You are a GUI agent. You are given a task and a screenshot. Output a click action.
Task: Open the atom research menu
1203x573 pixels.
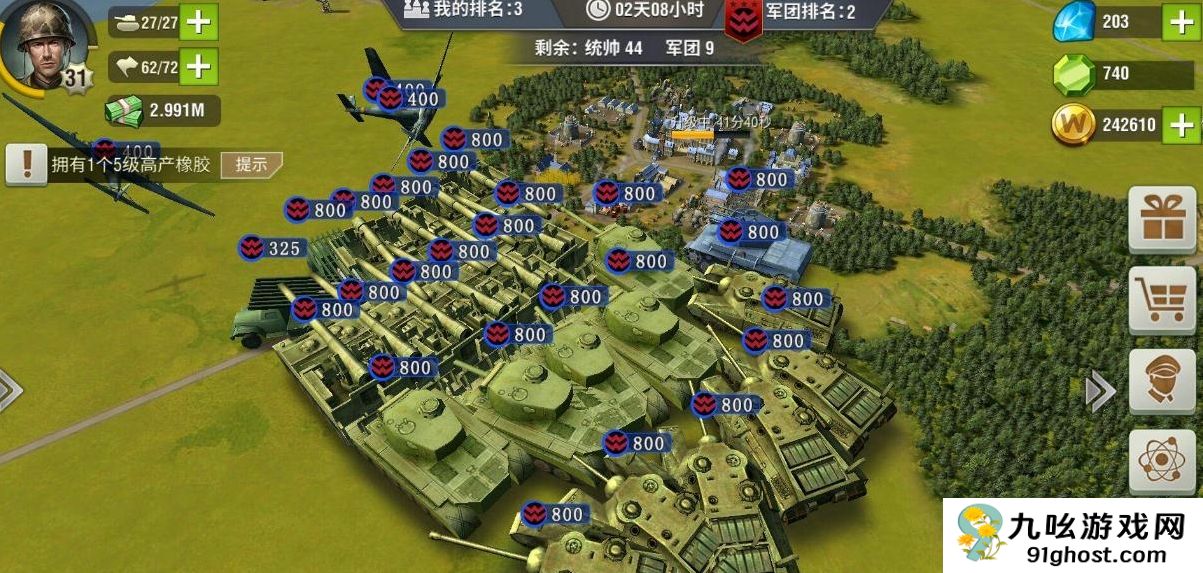1162,463
